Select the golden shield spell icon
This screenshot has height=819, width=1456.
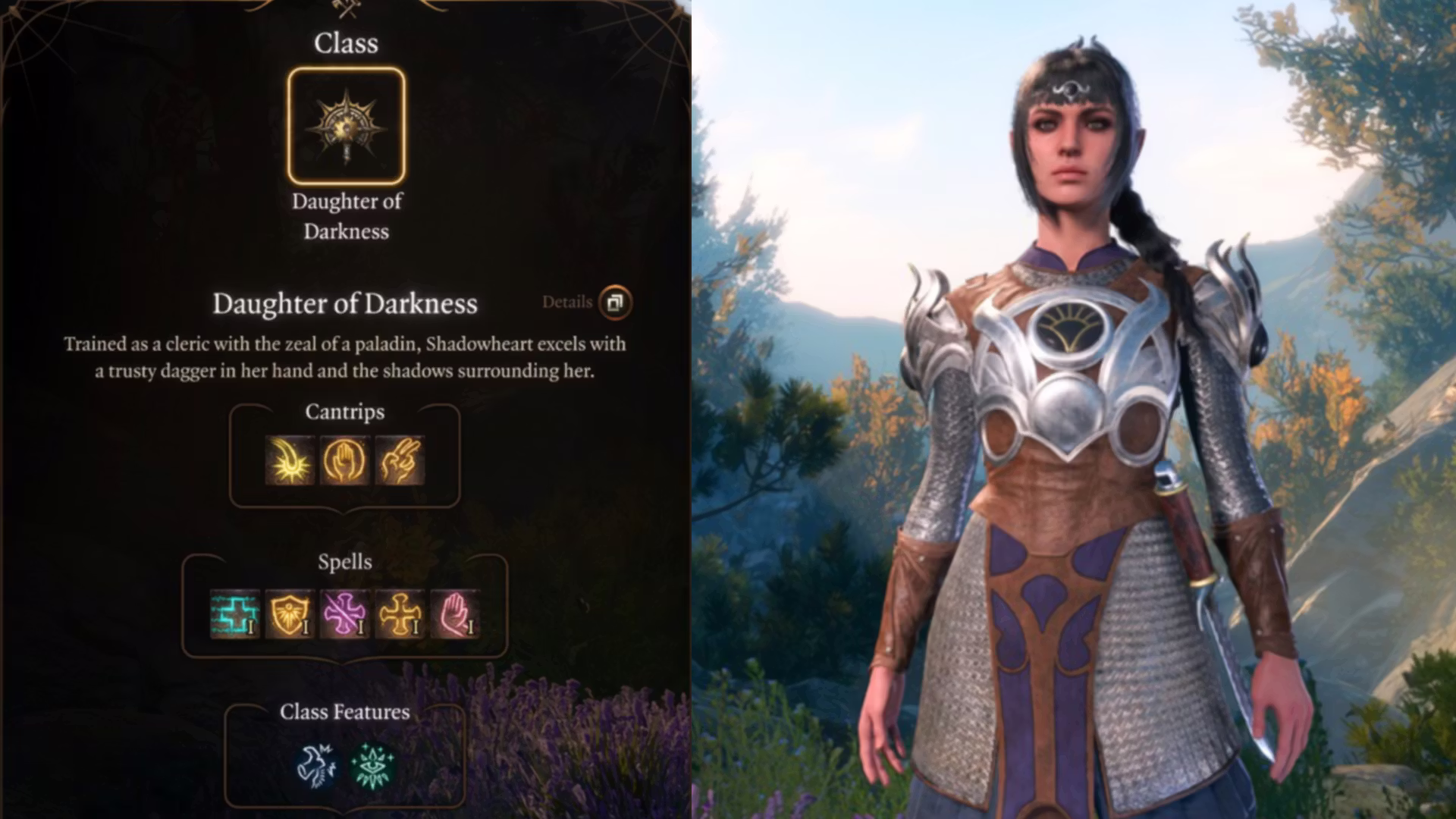290,613
